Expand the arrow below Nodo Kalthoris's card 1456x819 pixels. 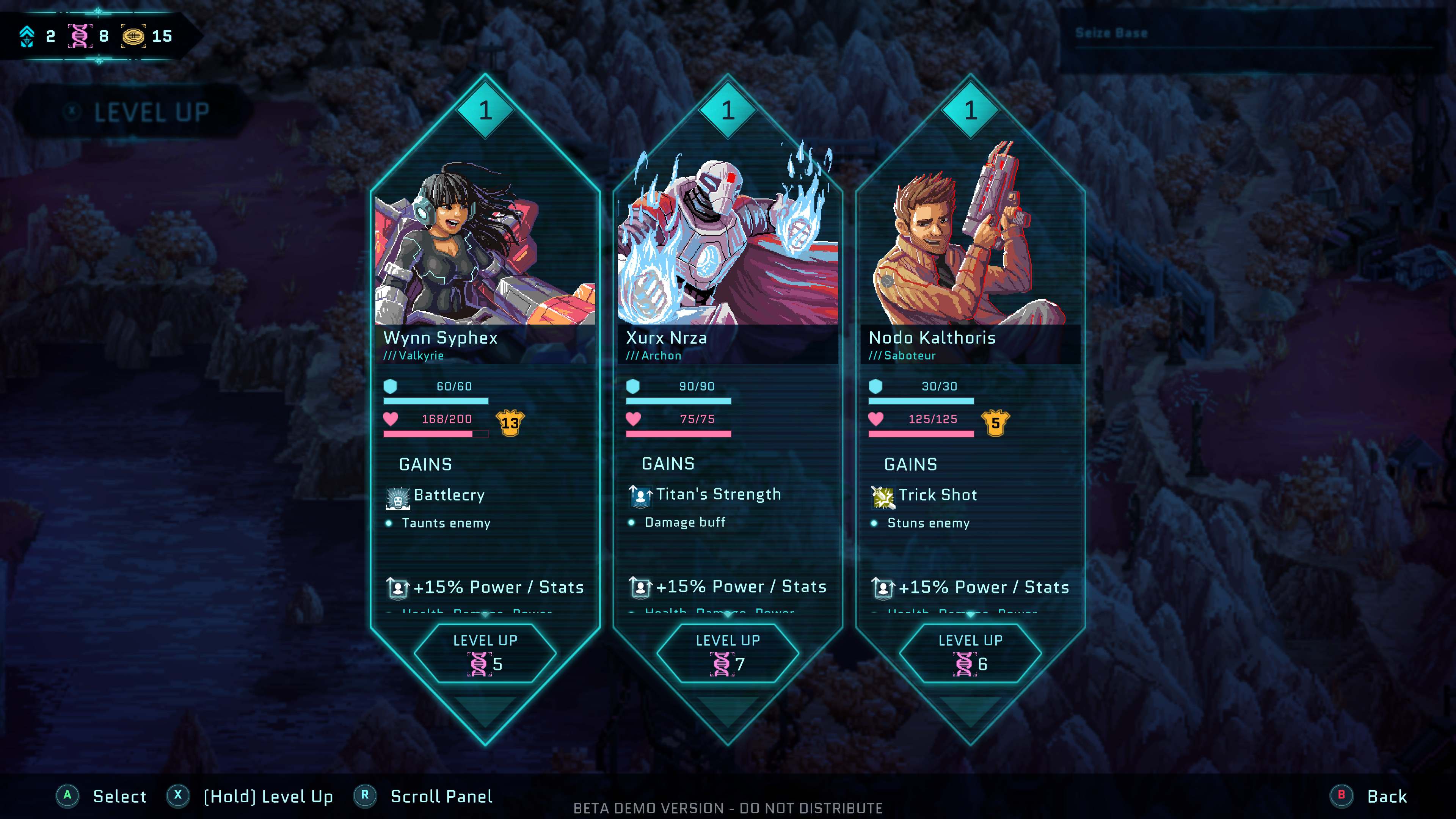coord(970,711)
